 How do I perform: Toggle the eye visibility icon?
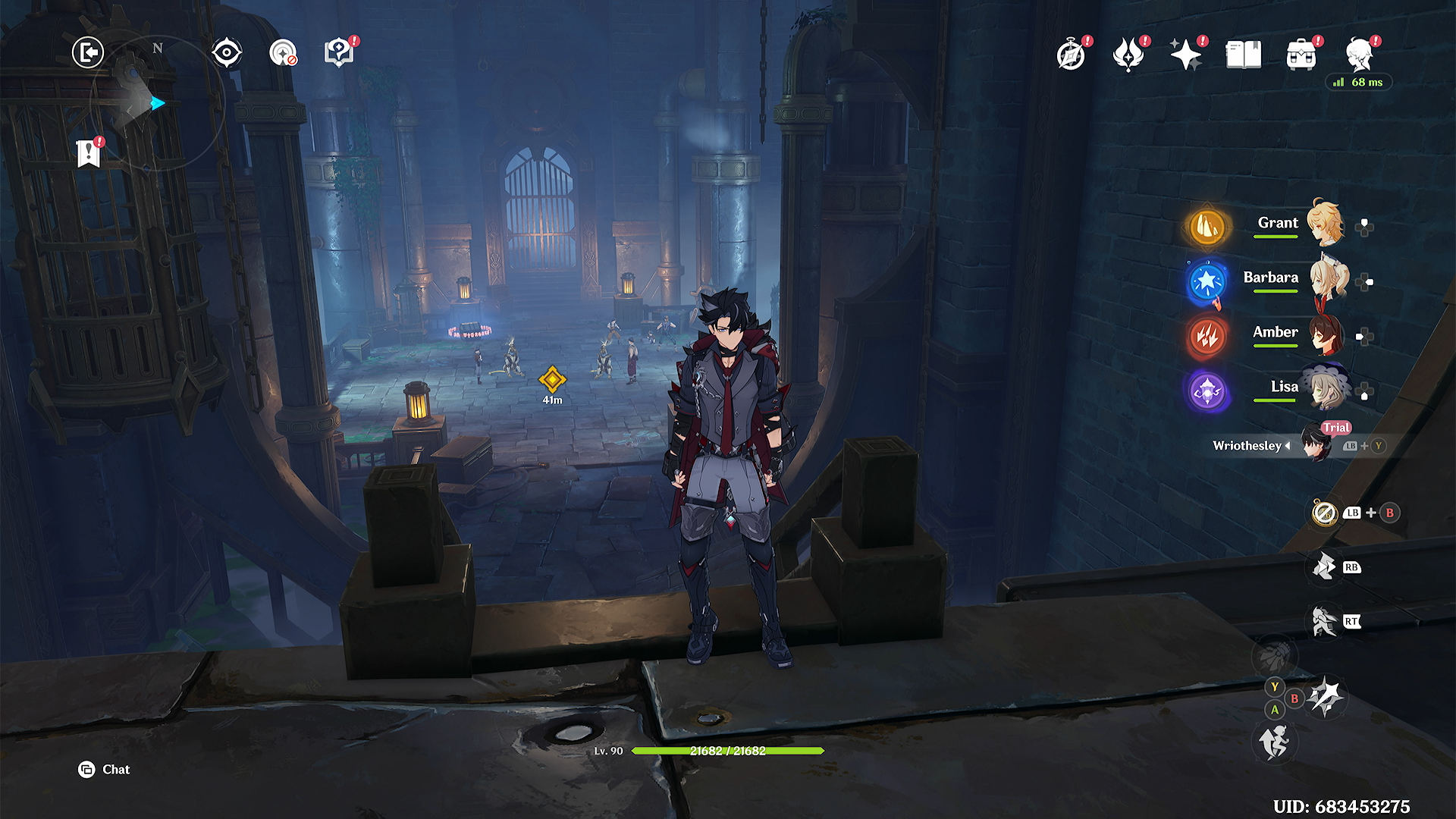(x=226, y=53)
